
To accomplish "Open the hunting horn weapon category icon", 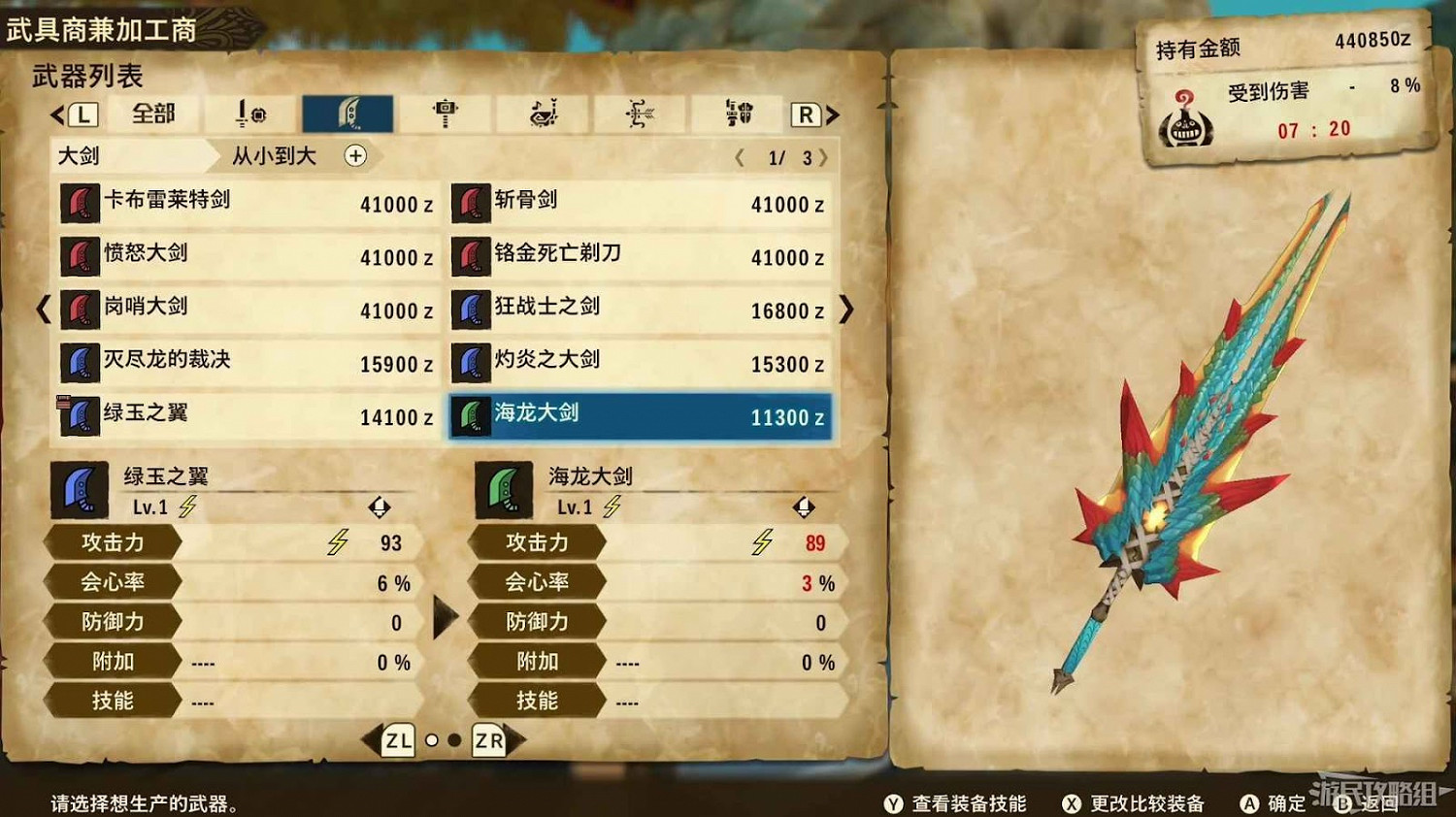I will coord(542,112).
